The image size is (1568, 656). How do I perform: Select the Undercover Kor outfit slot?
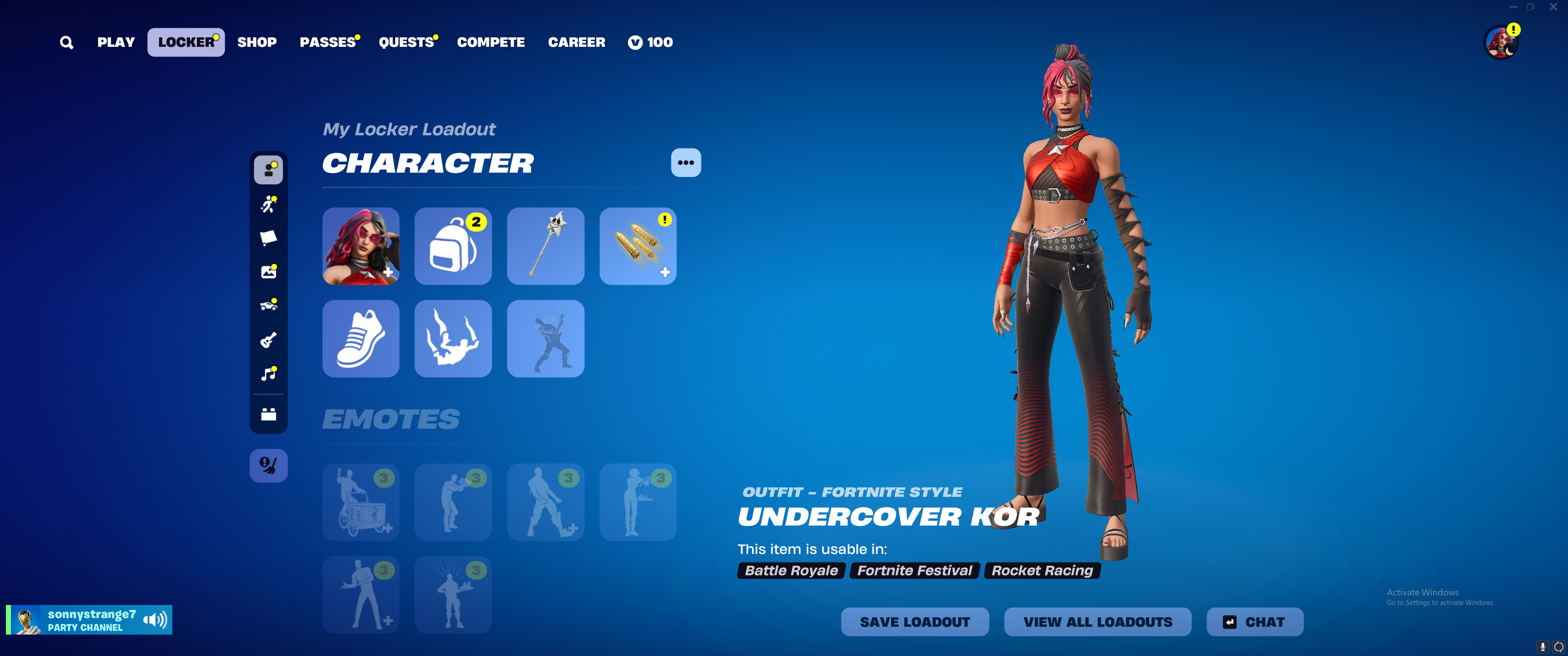tap(361, 246)
